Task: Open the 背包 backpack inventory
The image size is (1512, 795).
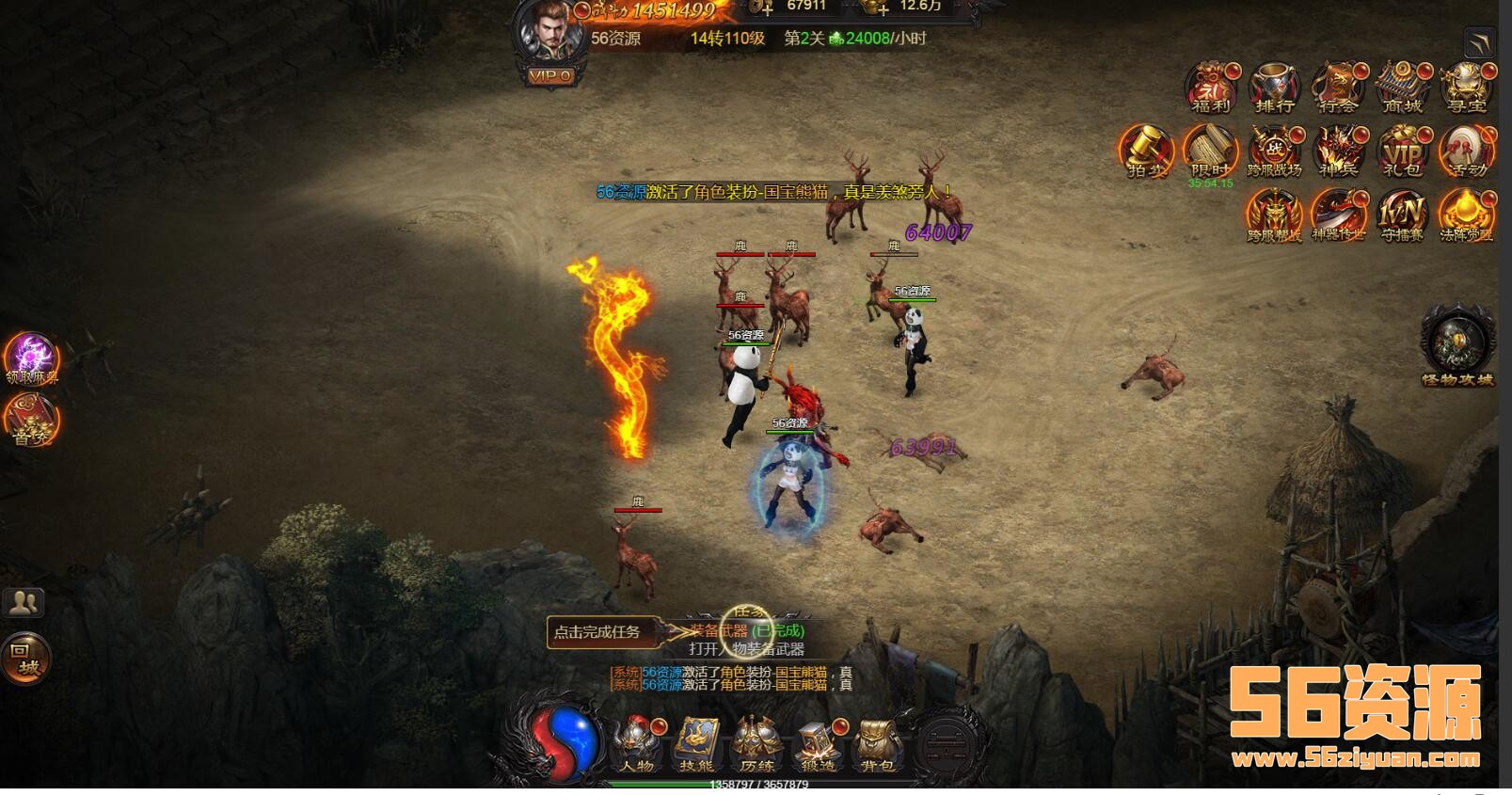Action: [876, 743]
